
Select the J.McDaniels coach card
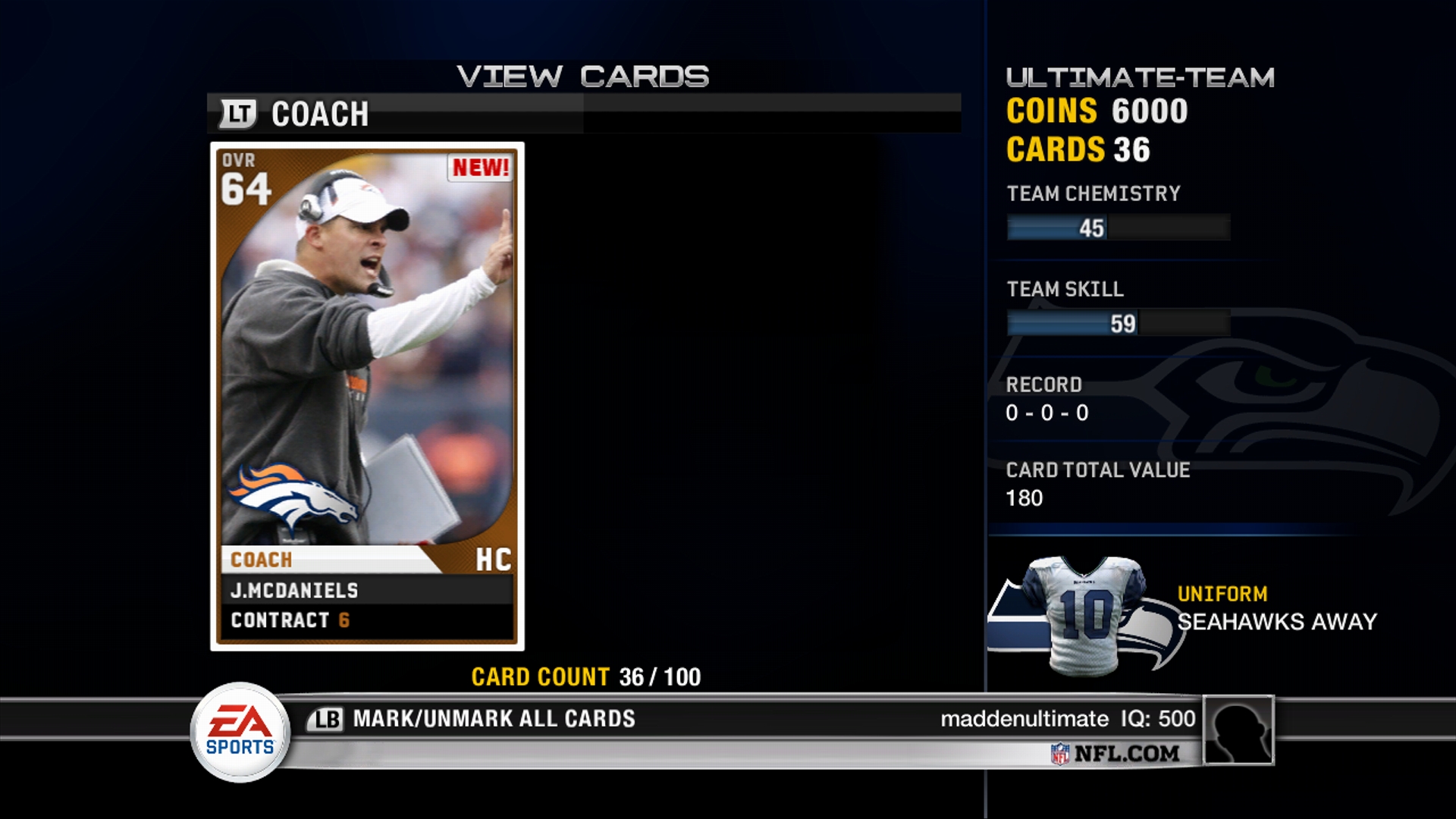coord(367,396)
